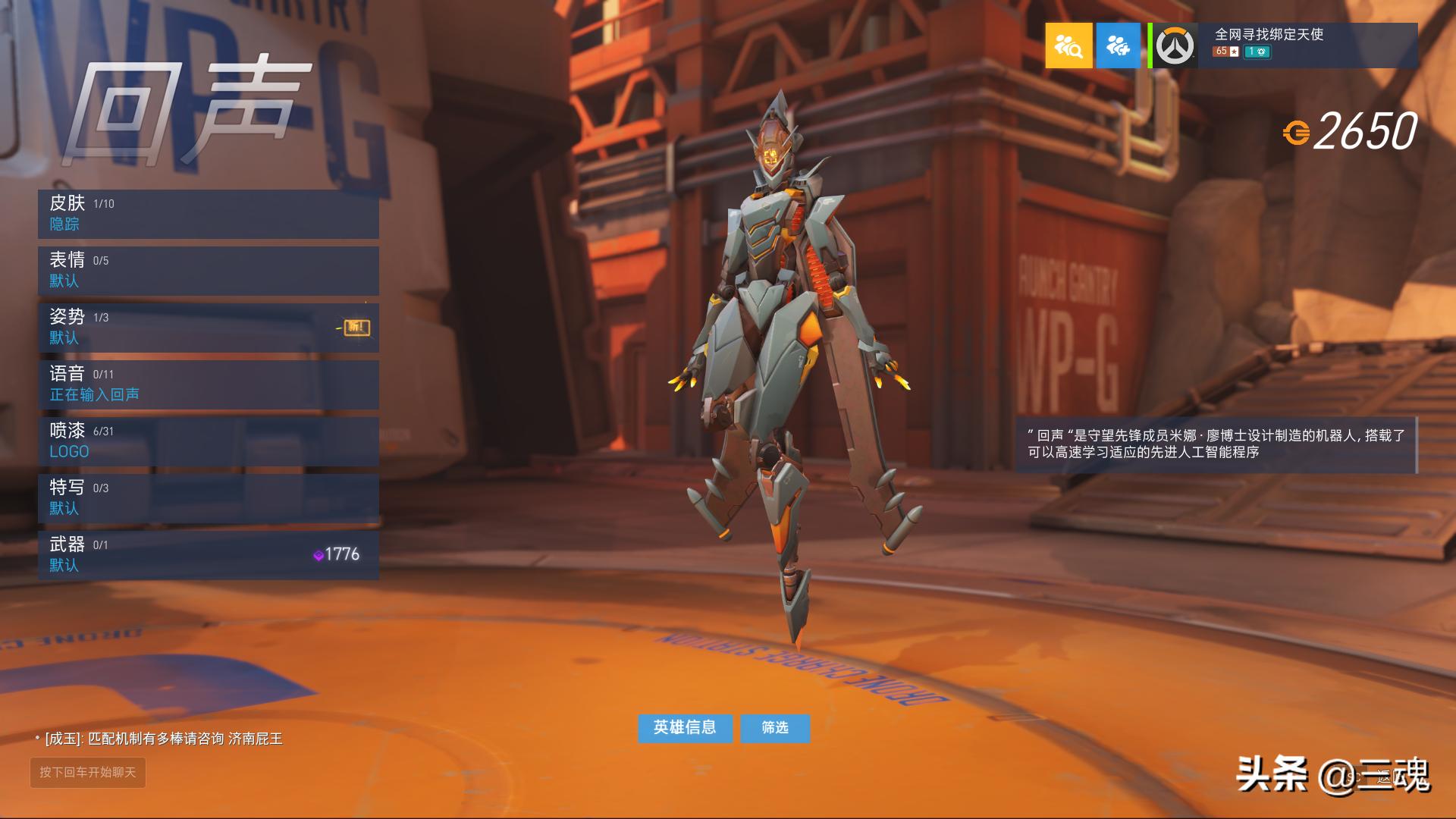Select the 特写 highlight intros category

208,498
